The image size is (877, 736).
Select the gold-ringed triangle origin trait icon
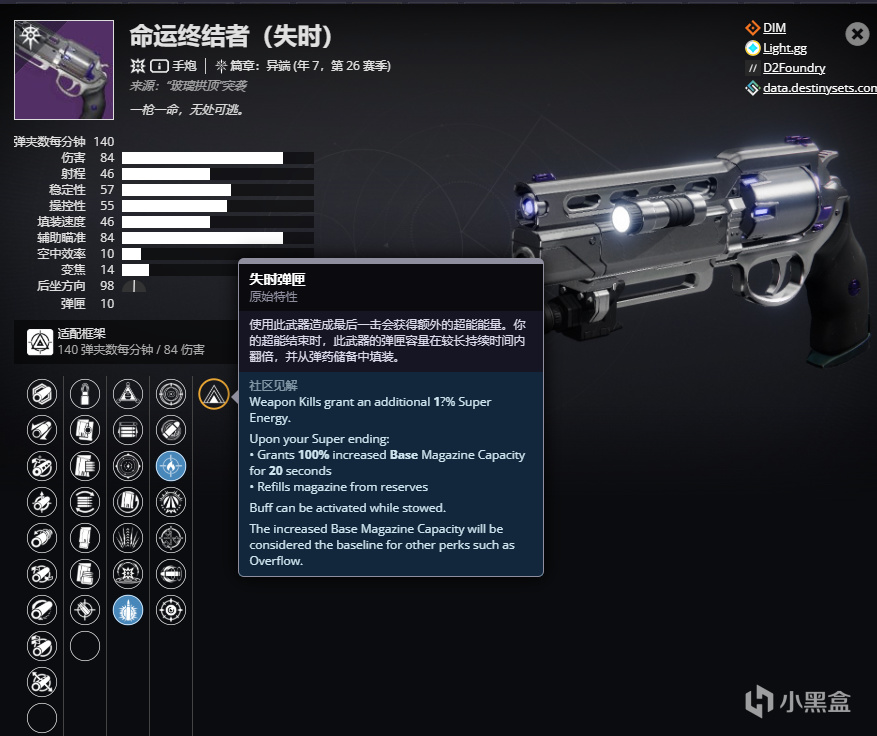pyautogui.click(x=214, y=394)
